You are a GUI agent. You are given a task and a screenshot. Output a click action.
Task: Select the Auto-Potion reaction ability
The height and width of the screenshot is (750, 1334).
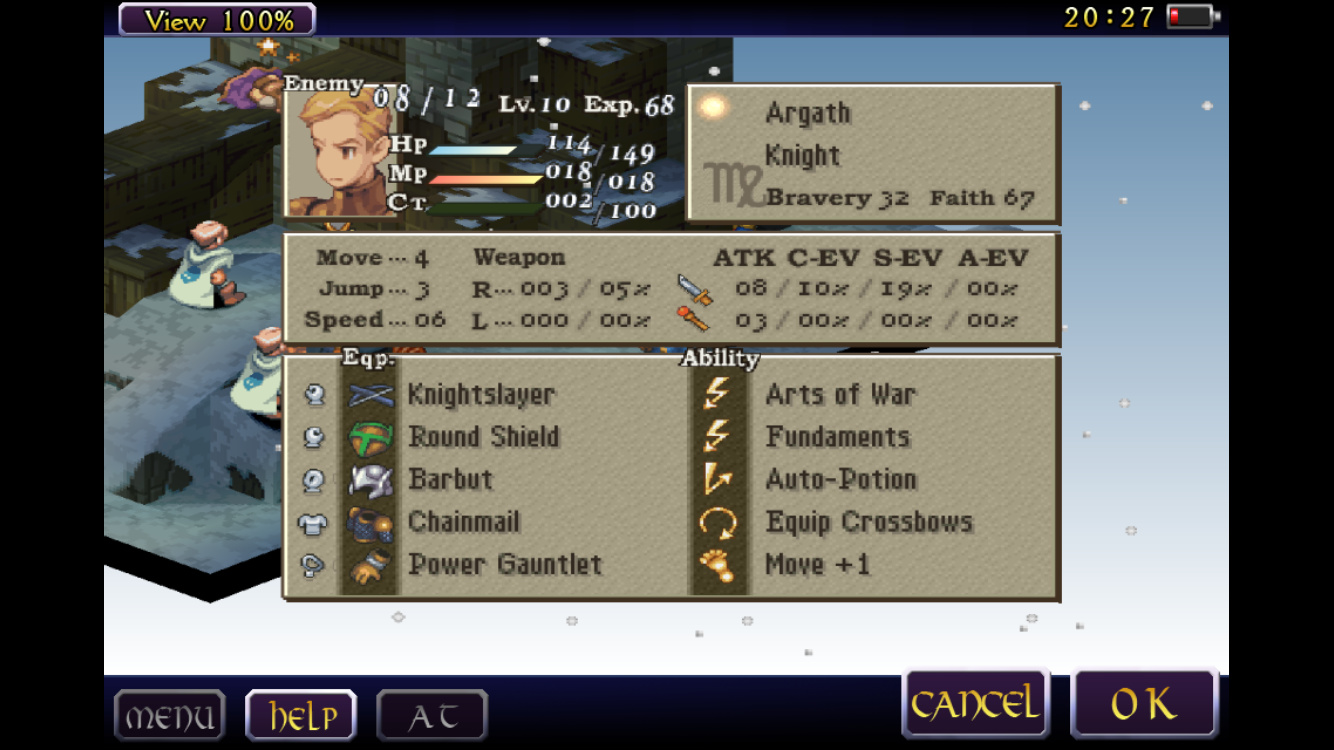pyautogui.click(x=840, y=479)
